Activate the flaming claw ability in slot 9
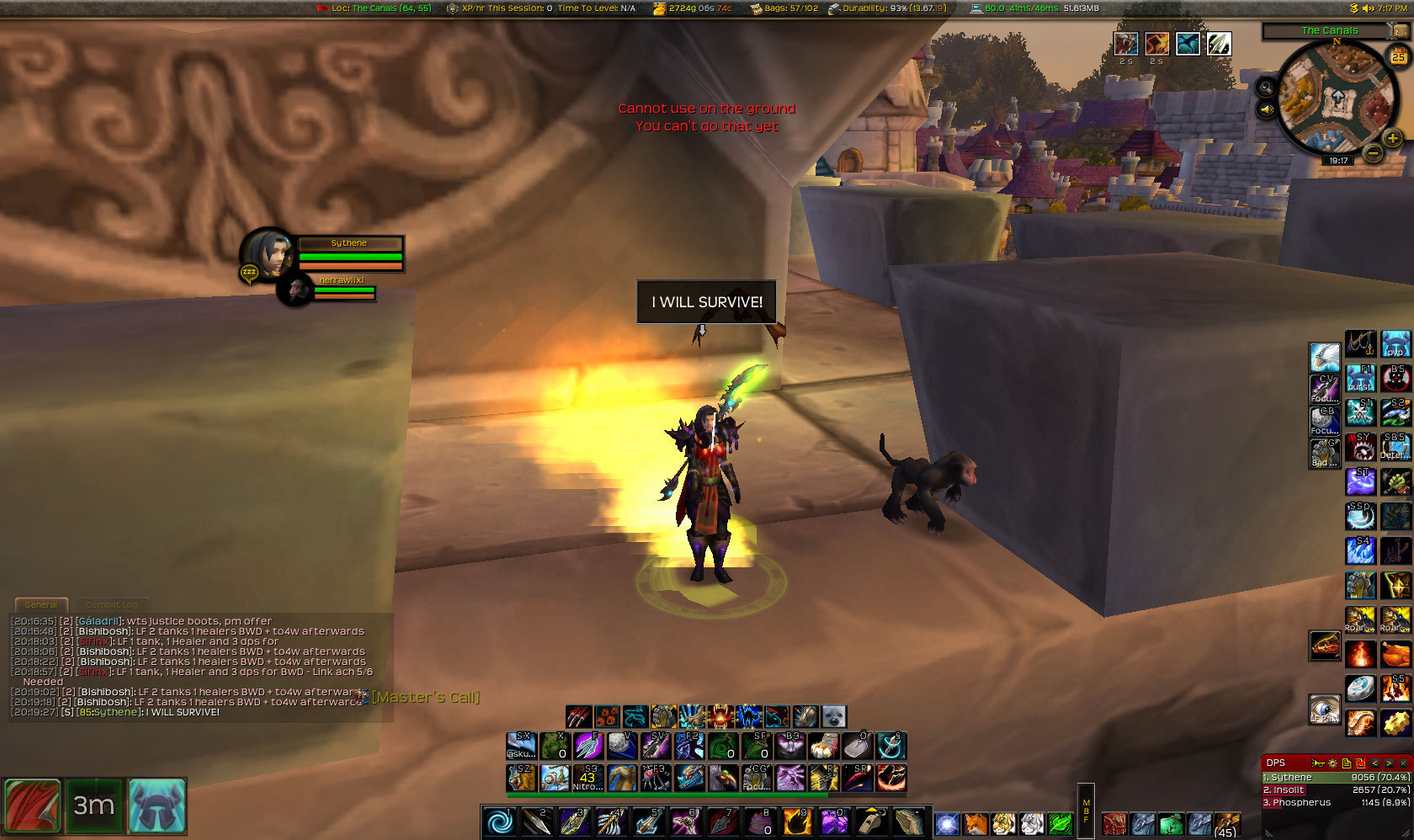The width and height of the screenshot is (1414, 840). pos(796,821)
